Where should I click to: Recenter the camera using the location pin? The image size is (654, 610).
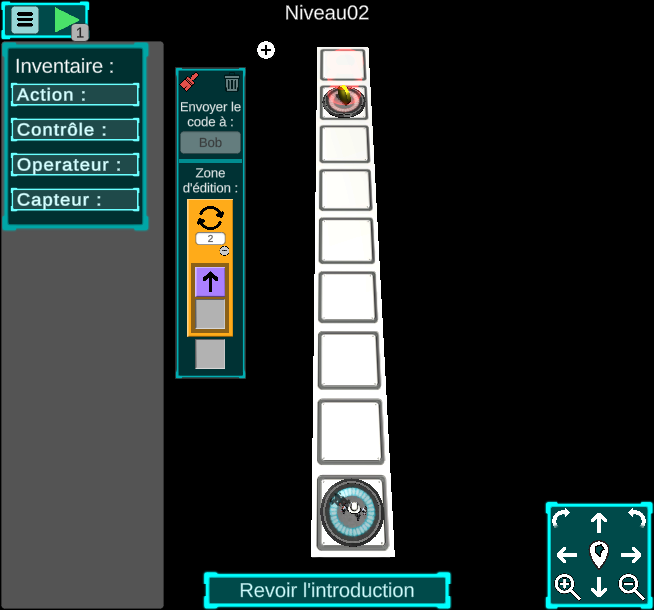(x=599, y=553)
